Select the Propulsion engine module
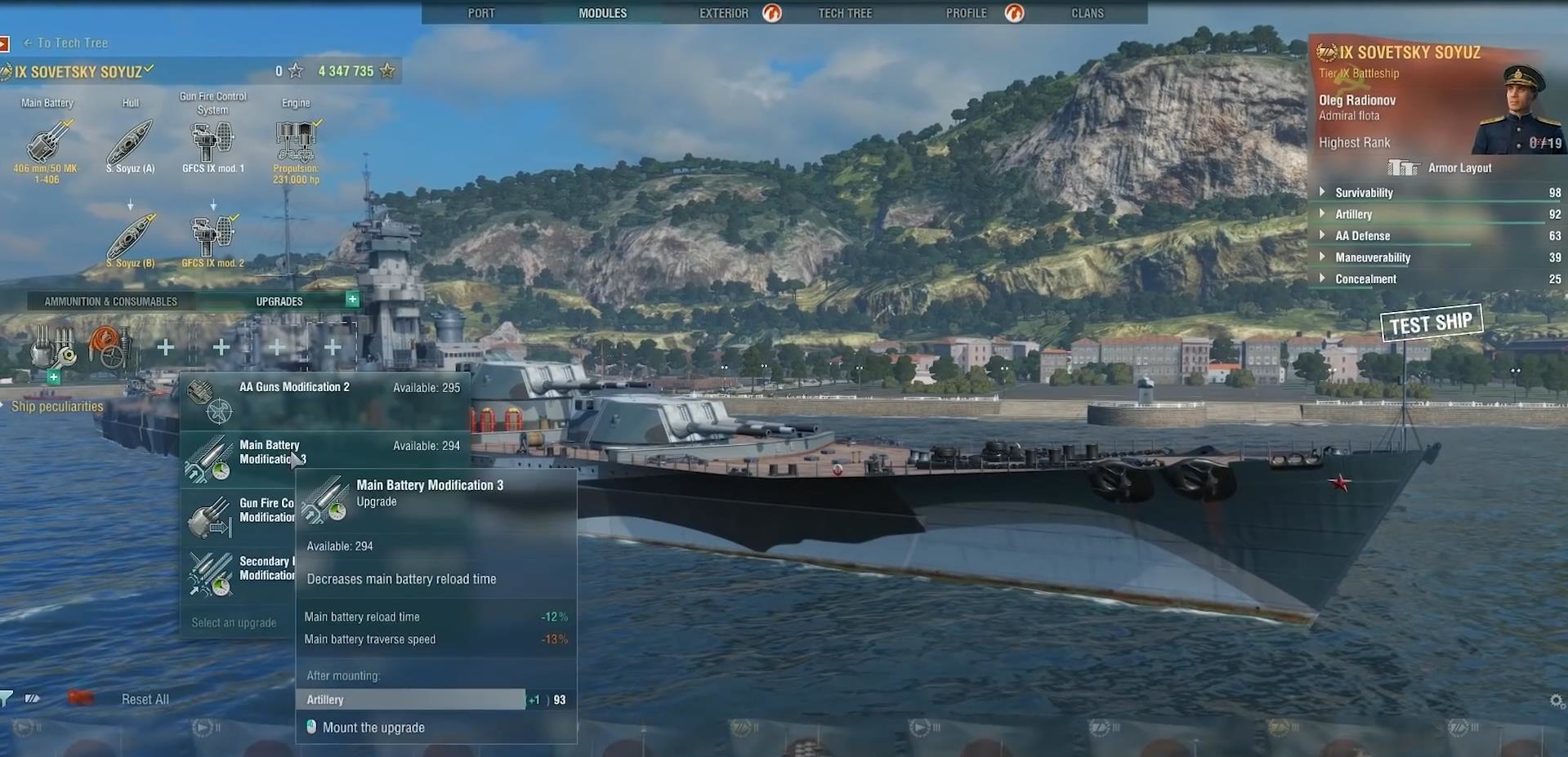 point(296,142)
